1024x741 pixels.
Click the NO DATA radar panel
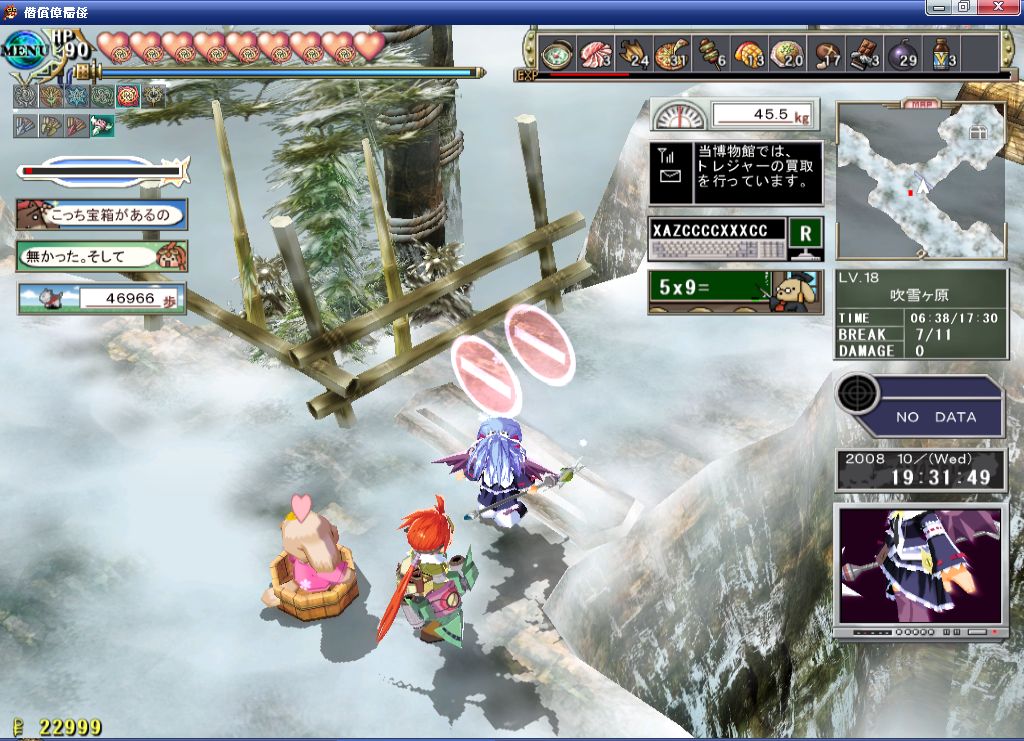[920, 407]
